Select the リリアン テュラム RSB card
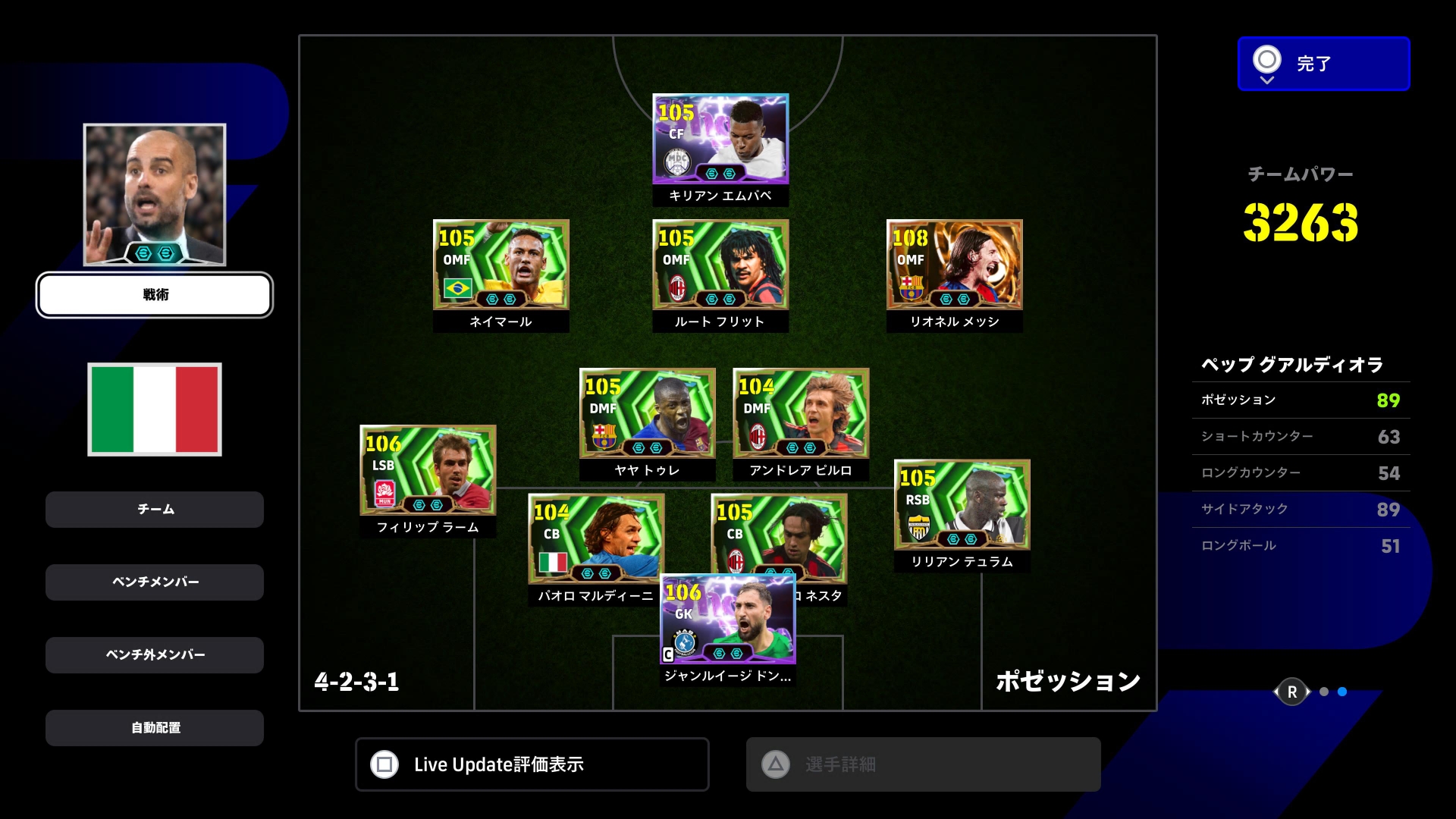 pyautogui.click(x=962, y=505)
